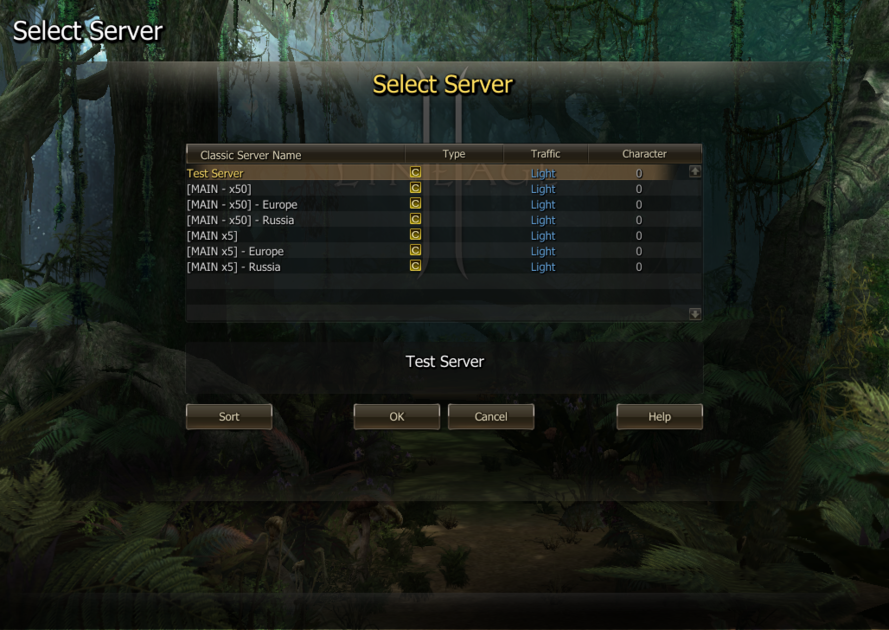The width and height of the screenshot is (889, 630).
Task: Select the [MAIN x5] - Europe server
Action: coord(235,251)
